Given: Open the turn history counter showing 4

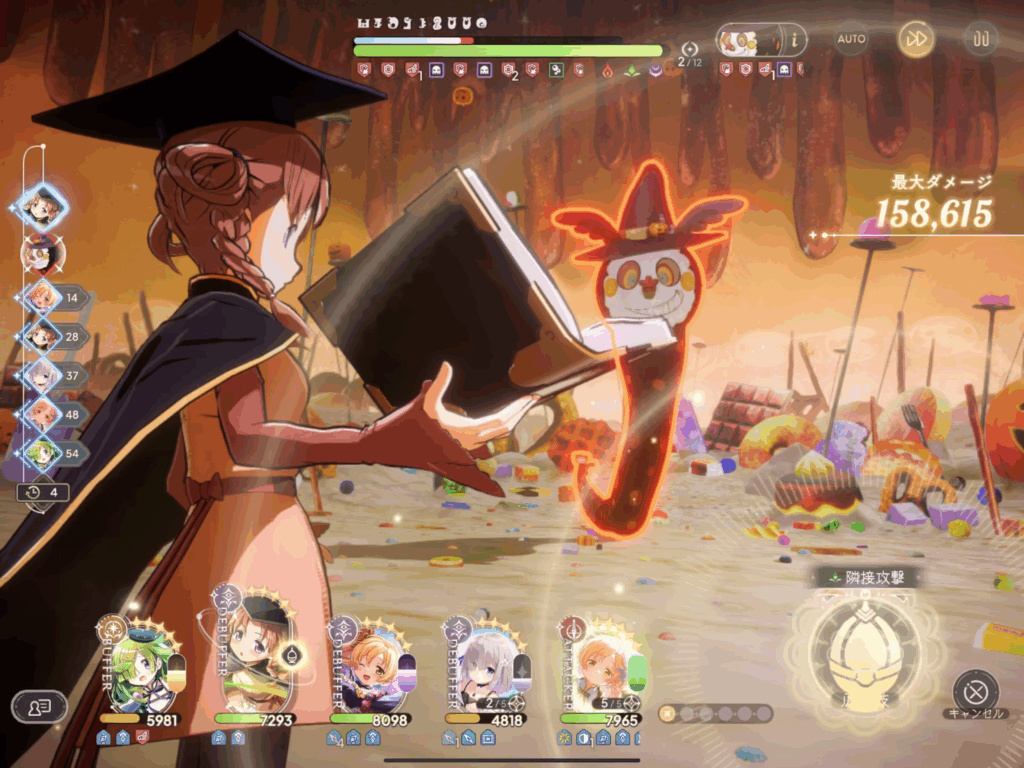Looking at the screenshot, I should (43, 492).
